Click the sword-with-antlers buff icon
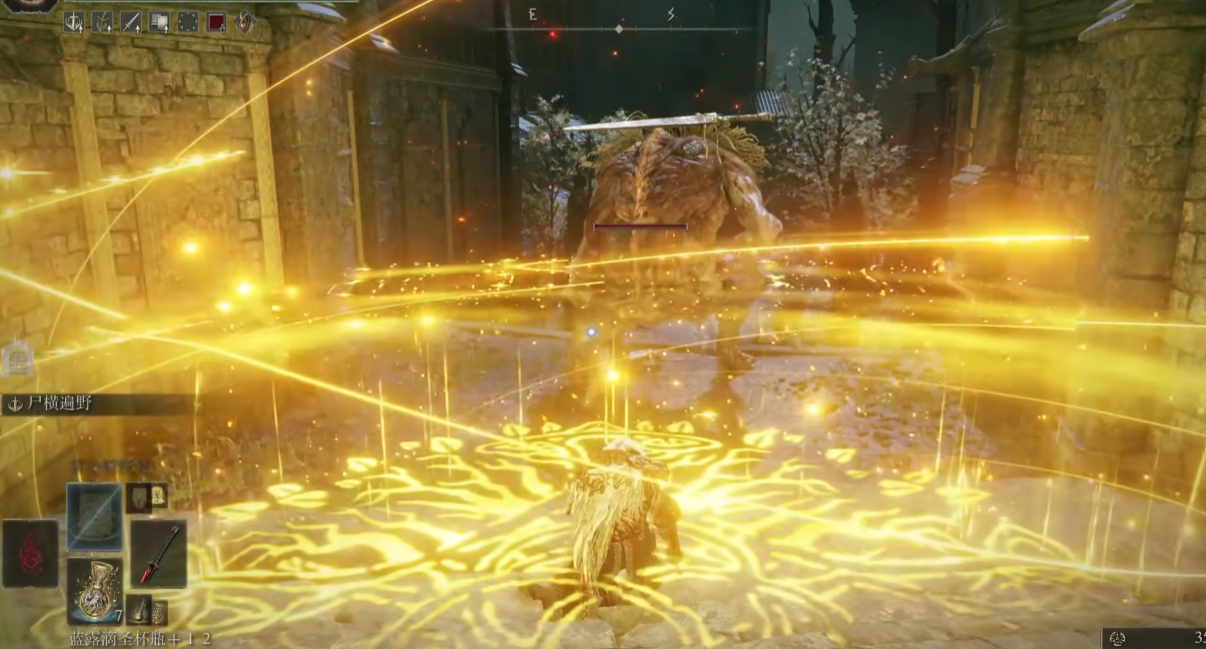Viewport: 1206px width, 649px height. coord(74,21)
